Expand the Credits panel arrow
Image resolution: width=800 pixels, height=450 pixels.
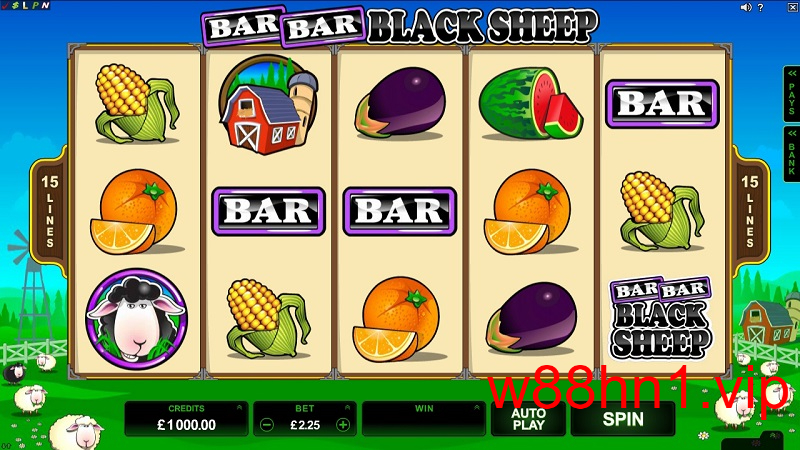(x=238, y=408)
